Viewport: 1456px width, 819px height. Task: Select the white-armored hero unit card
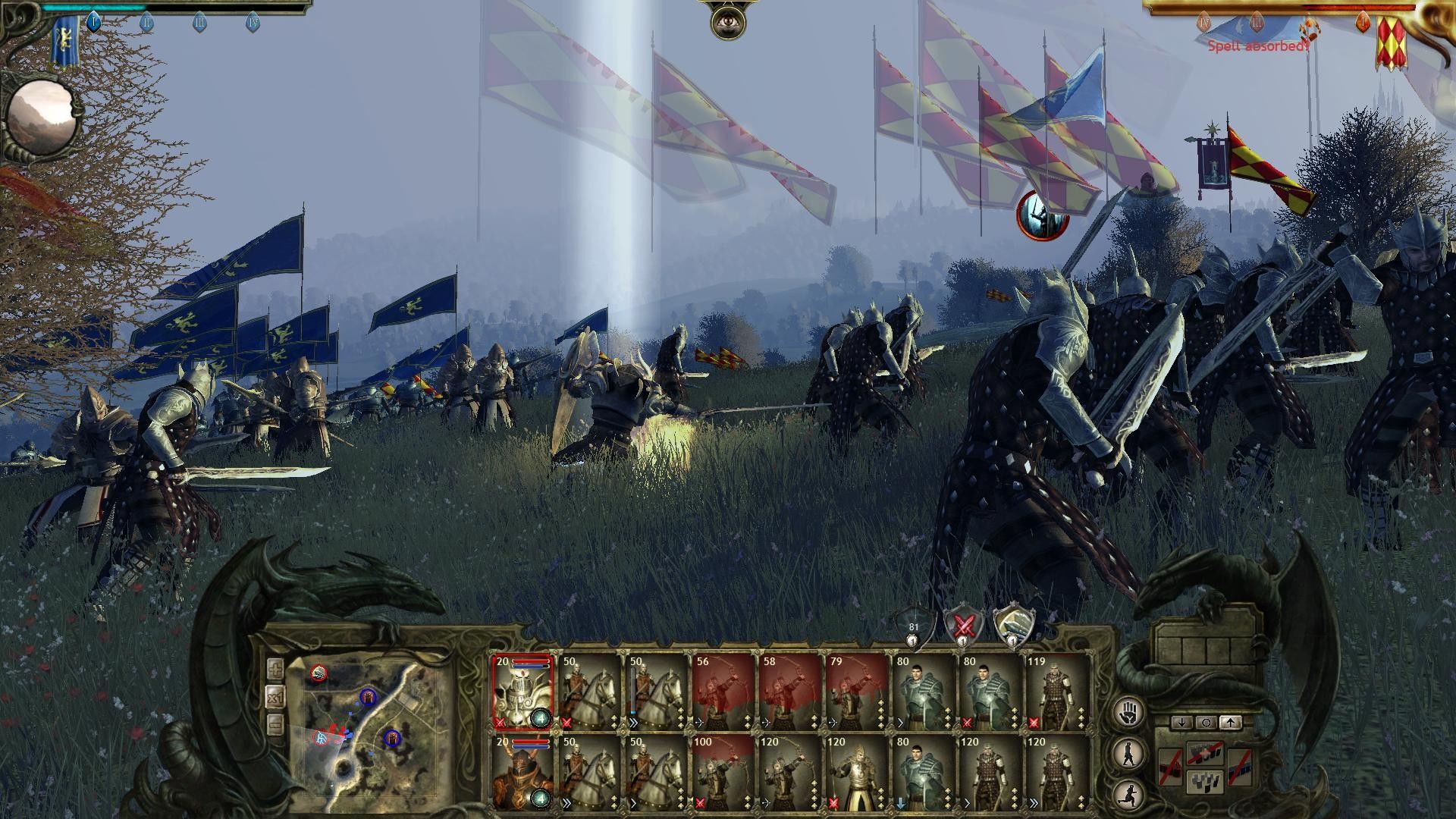(x=522, y=692)
